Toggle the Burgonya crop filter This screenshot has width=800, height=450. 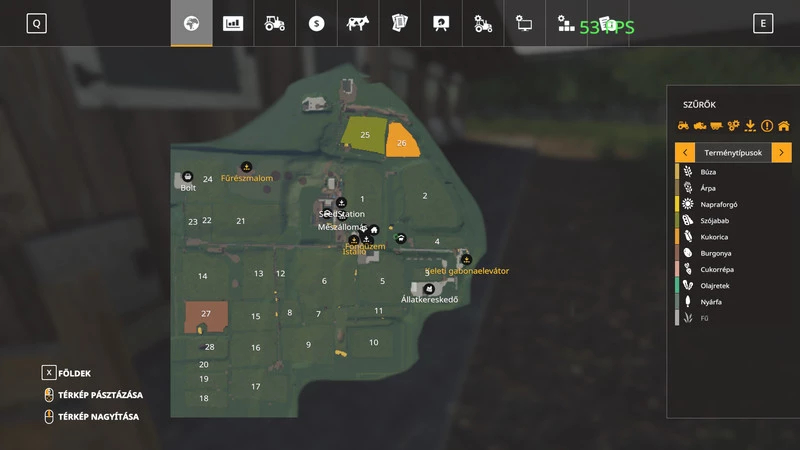coord(717,253)
